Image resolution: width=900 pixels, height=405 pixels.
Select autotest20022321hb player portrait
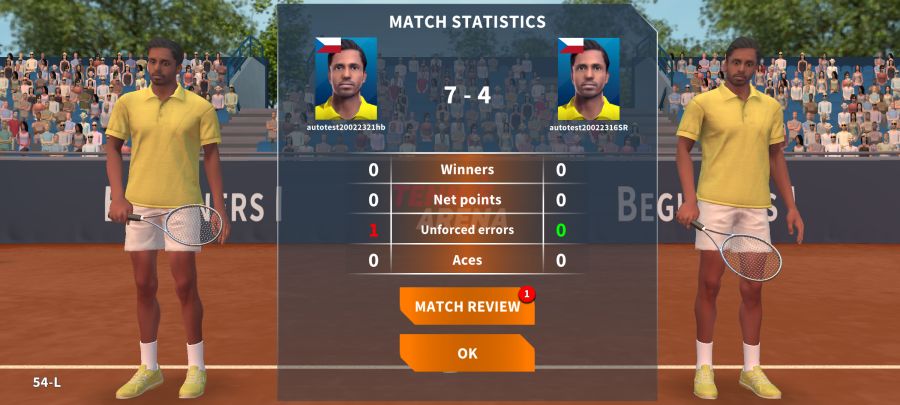coord(346,79)
